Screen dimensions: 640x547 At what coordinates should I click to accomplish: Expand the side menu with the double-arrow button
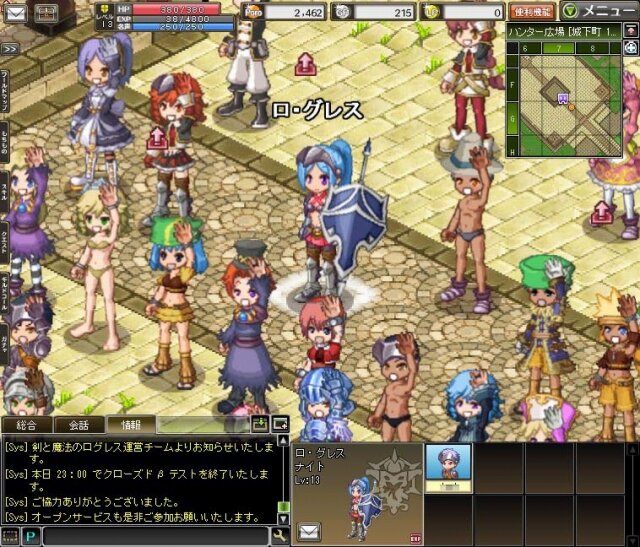(x=9, y=48)
